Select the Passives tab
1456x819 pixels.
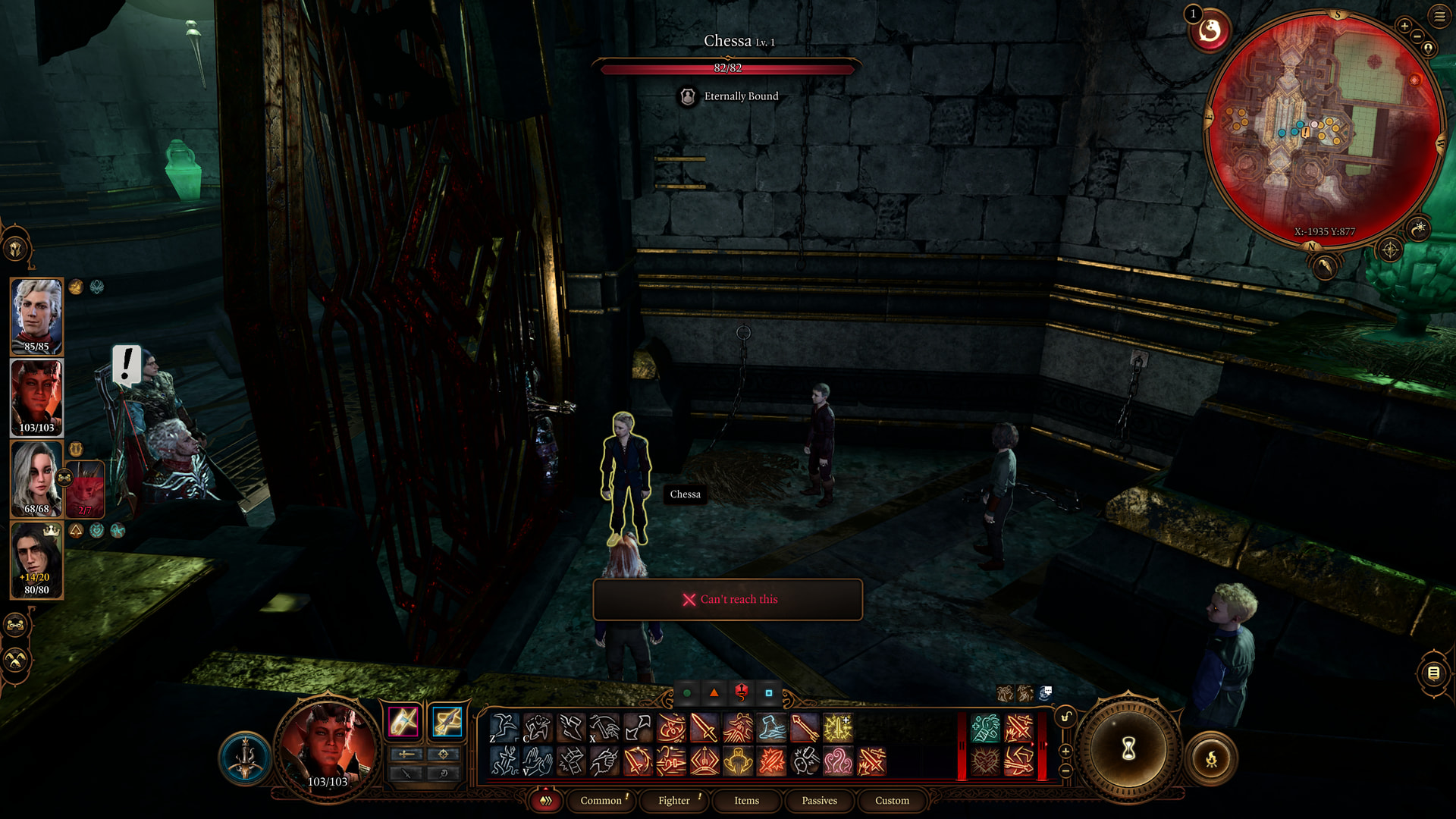(x=819, y=800)
